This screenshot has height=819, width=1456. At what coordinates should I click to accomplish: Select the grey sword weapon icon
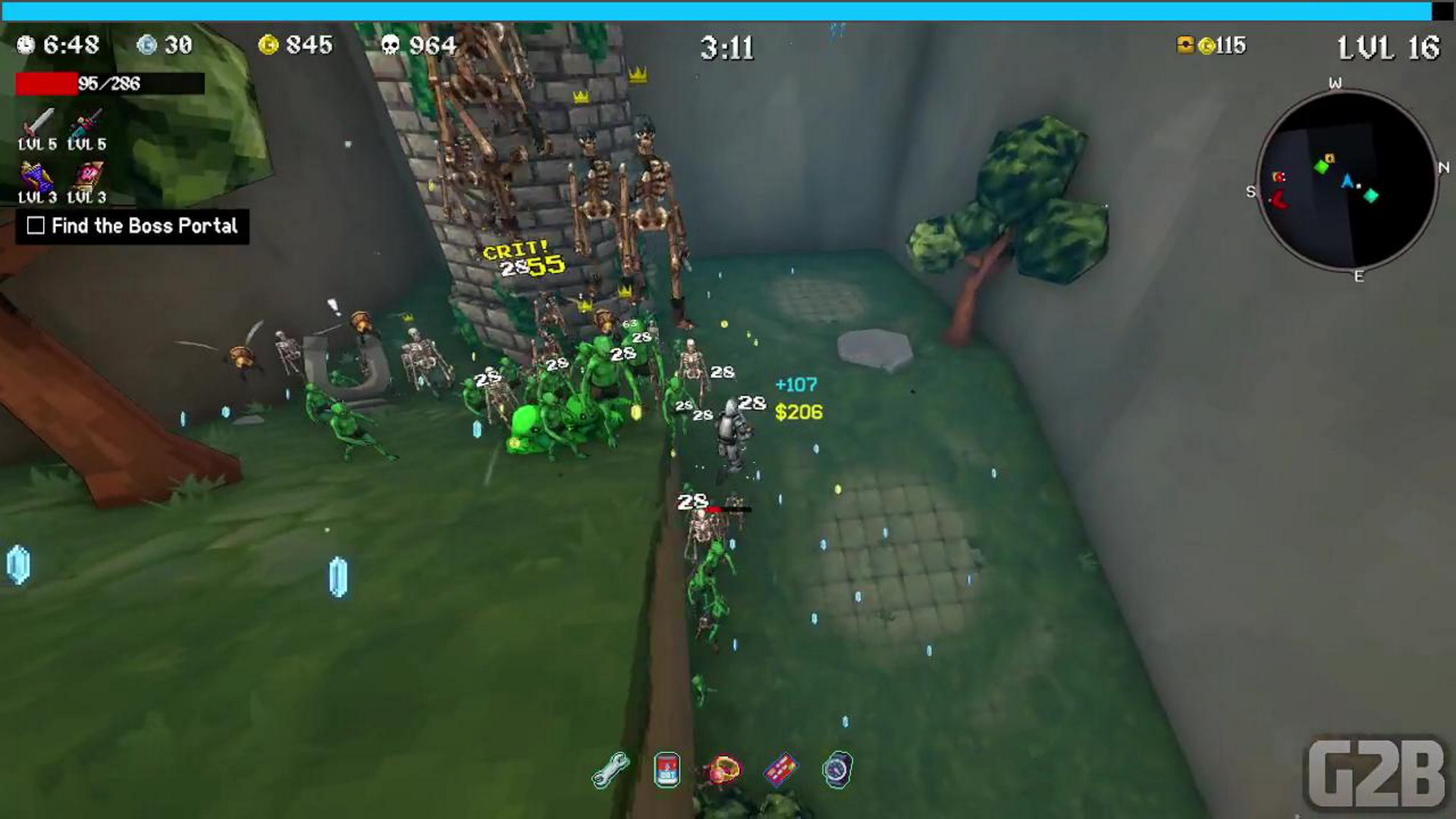[x=38, y=121]
